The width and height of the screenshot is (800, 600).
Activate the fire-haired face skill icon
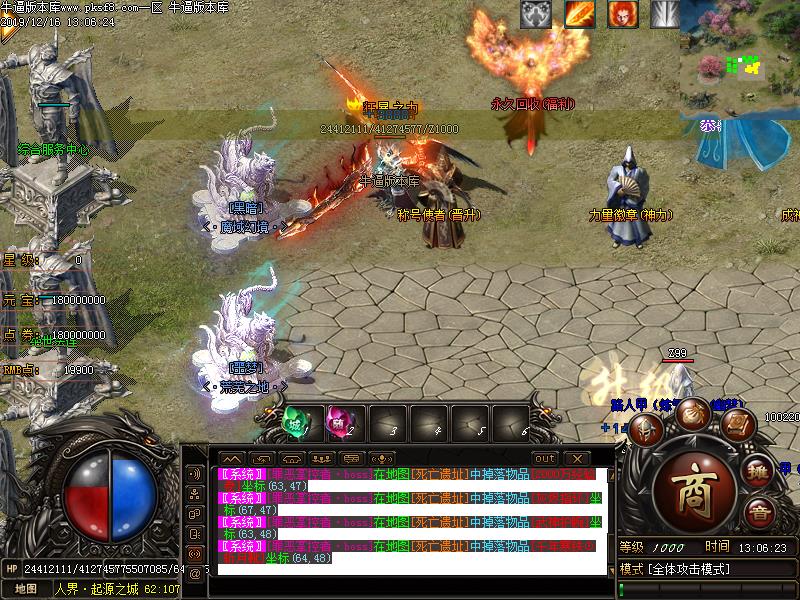(622, 14)
